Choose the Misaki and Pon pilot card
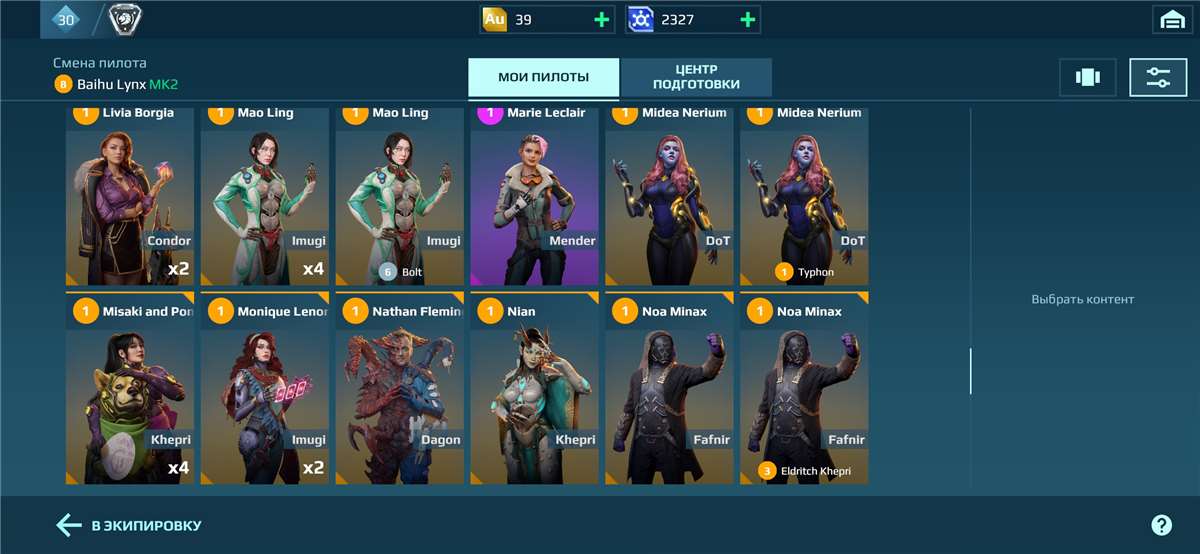The image size is (1200, 554). 130,395
